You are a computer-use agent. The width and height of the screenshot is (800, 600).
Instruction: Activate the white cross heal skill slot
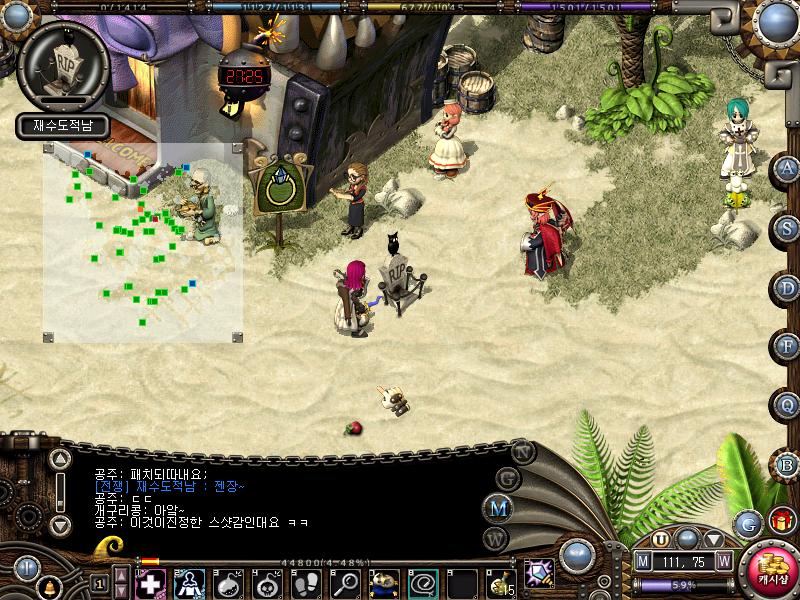(149, 582)
